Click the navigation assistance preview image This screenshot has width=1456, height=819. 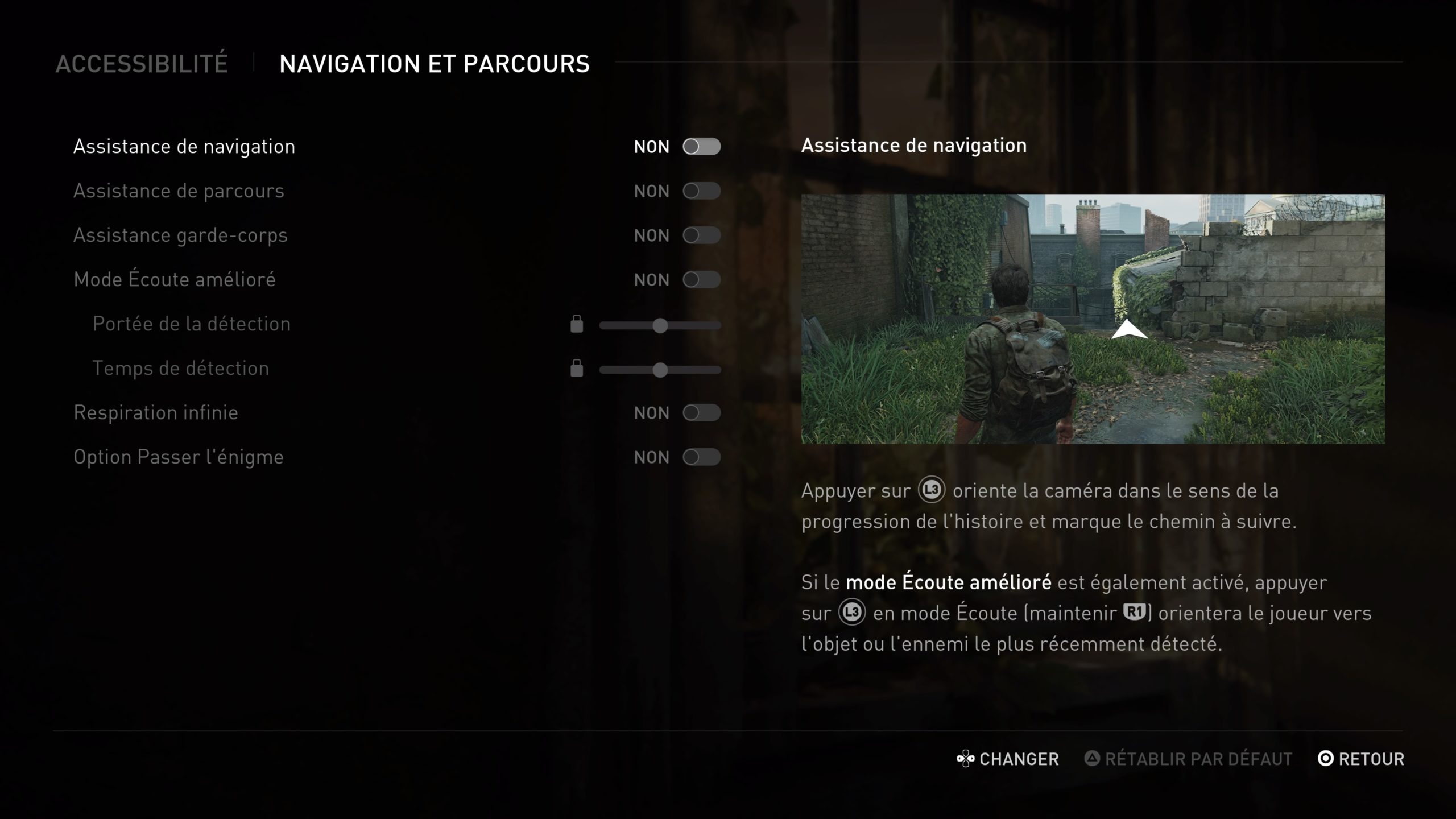pyautogui.click(x=1093, y=318)
